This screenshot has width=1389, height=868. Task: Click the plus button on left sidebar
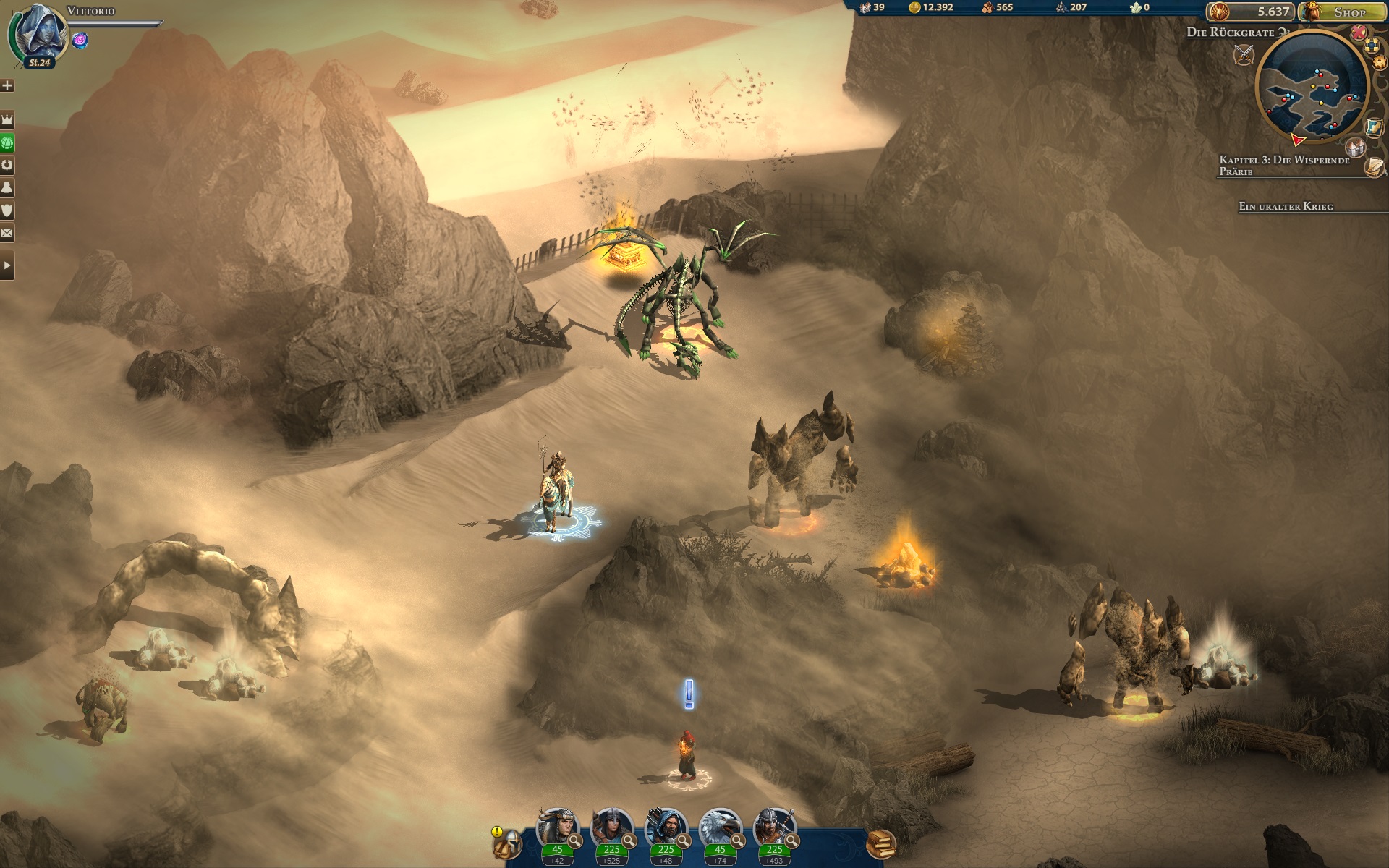(7, 86)
